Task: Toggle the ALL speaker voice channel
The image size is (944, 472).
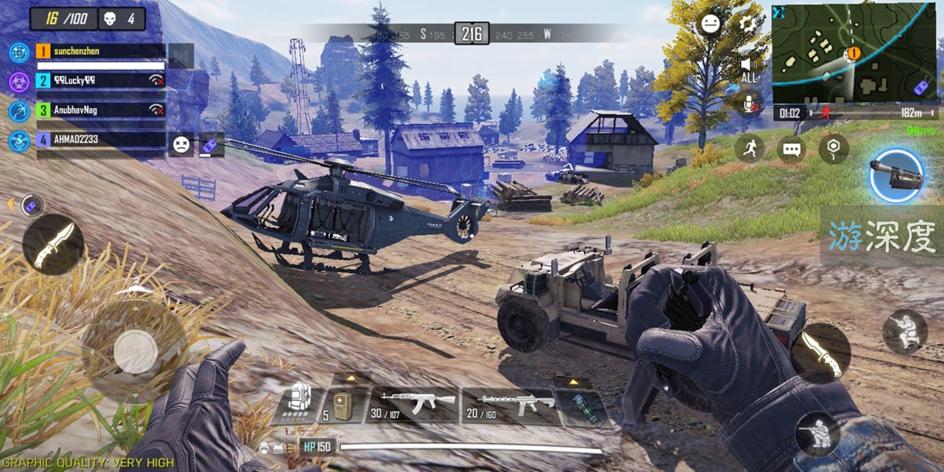Action: (x=748, y=68)
